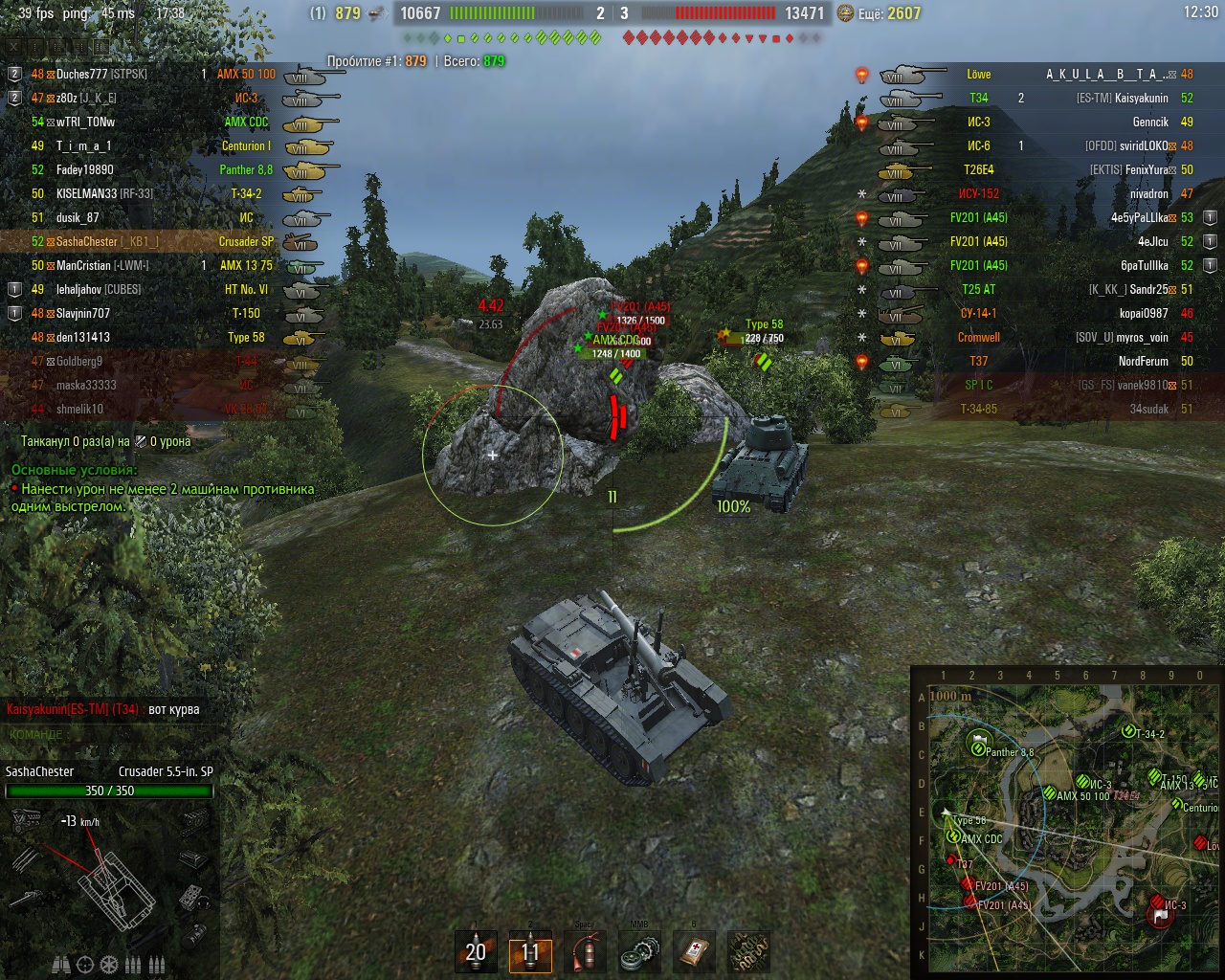Click the engine module icon on damage panel
The width and height of the screenshot is (1225, 980).
(26, 820)
